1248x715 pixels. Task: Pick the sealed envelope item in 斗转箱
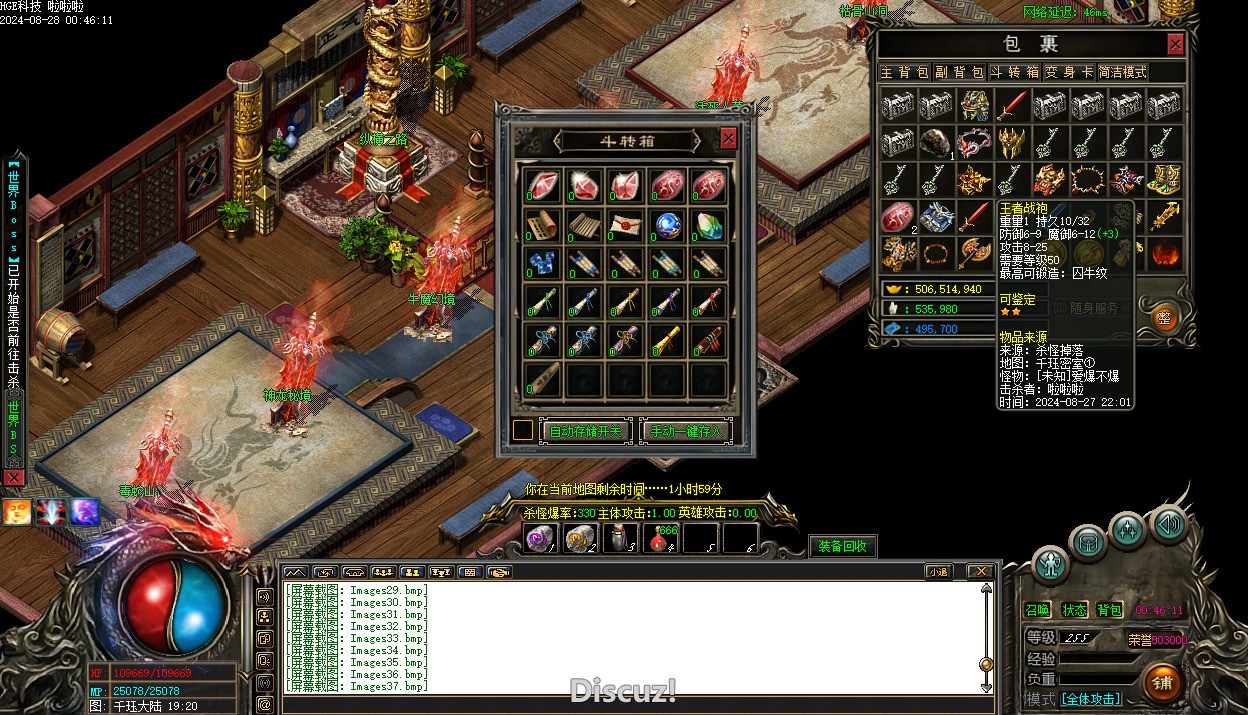(626, 224)
